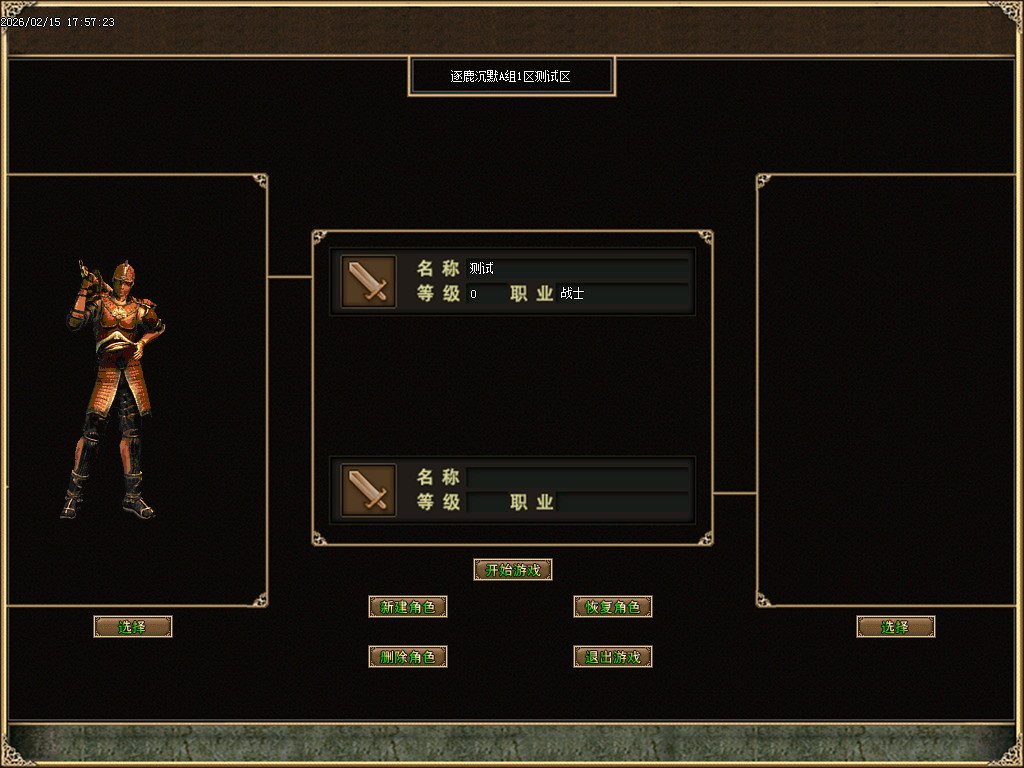
Task: Choose the 恢复角色 restore character button
Action: tap(613, 607)
